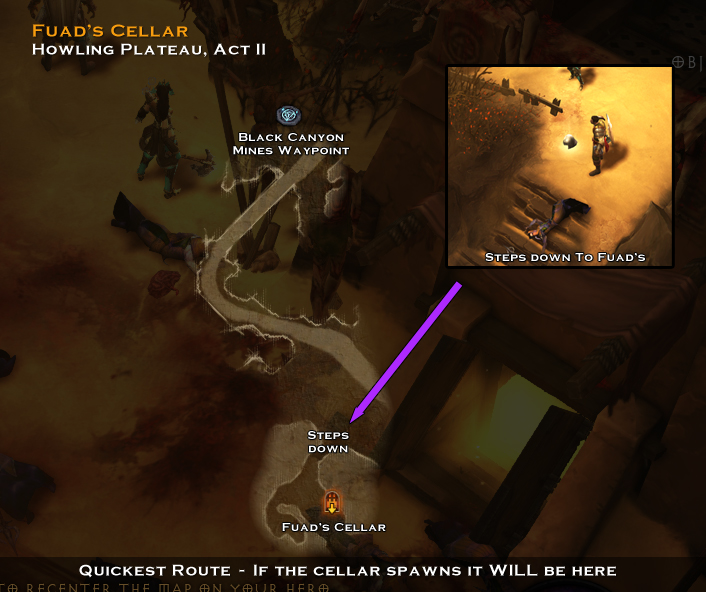Open the Steps down To Fuad's inset image
This screenshot has width=706, height=592.
point(560,166)
